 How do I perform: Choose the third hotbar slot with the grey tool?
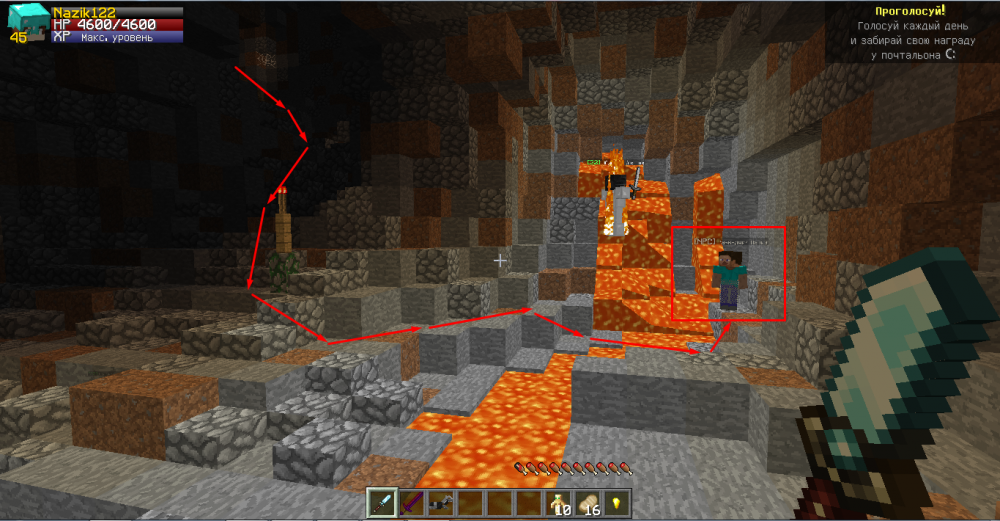pyautogui.click(x=440, y=503)
